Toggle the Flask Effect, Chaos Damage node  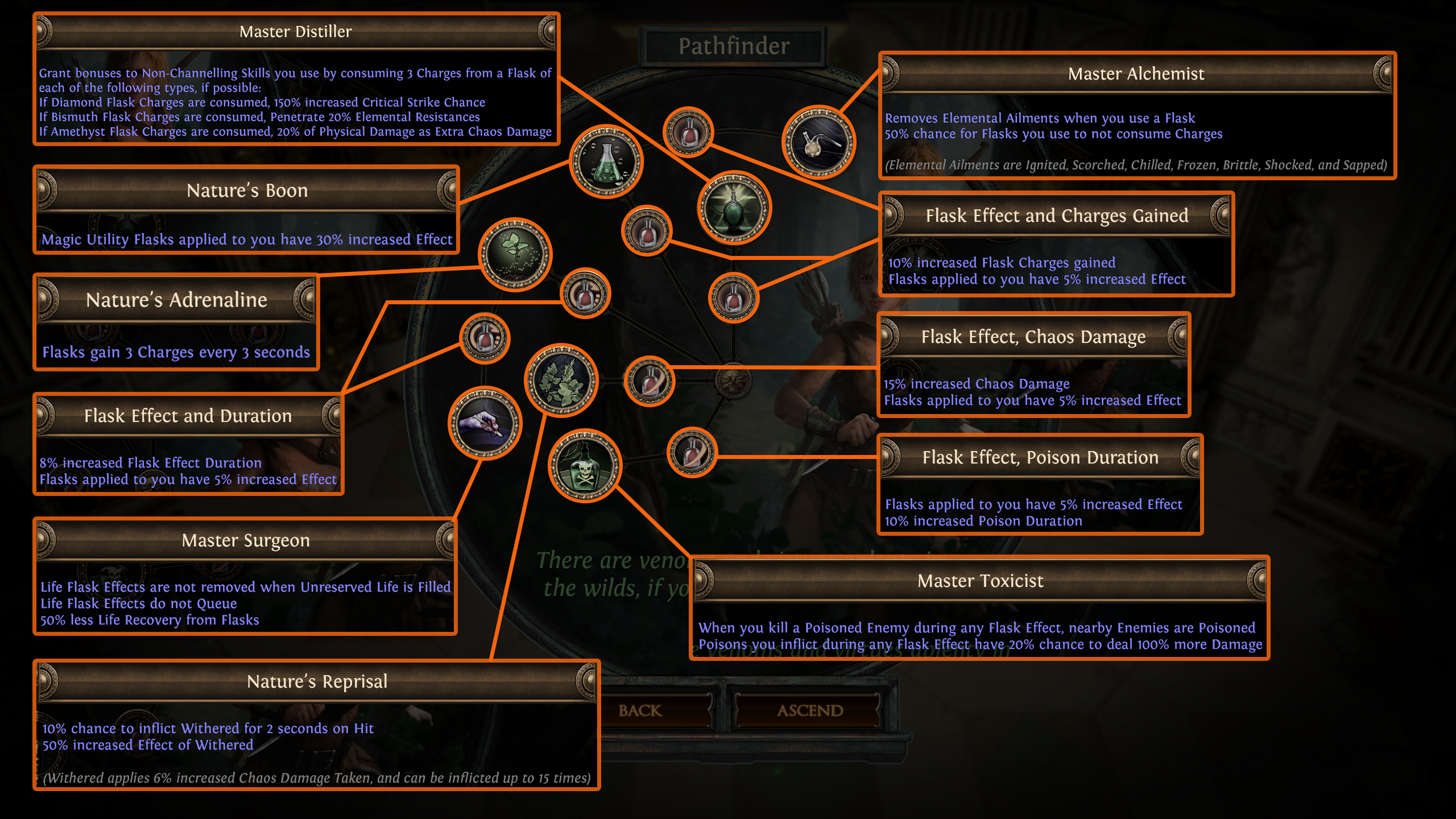point(648,381)
